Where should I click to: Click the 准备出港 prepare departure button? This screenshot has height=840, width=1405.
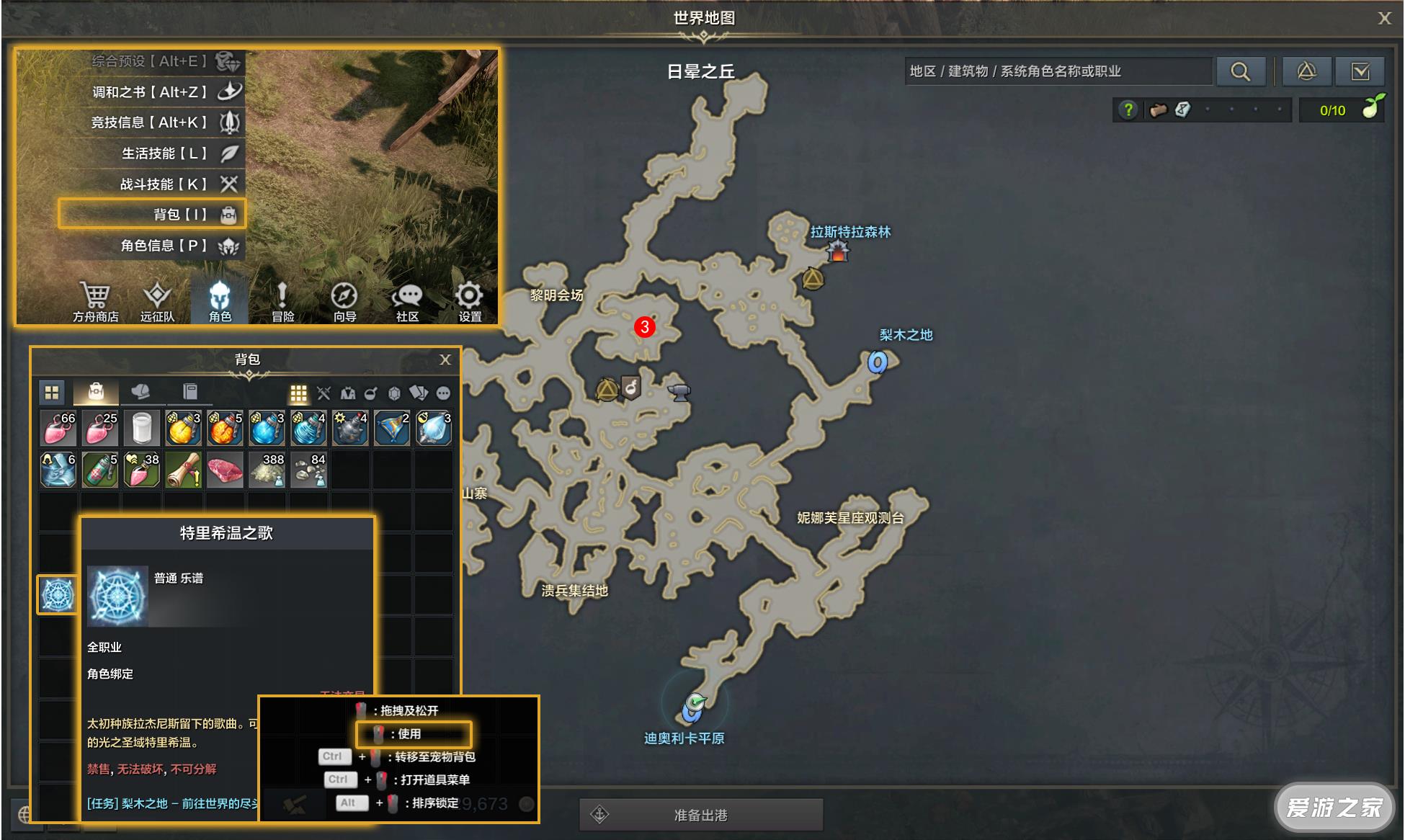coord(700,815)
